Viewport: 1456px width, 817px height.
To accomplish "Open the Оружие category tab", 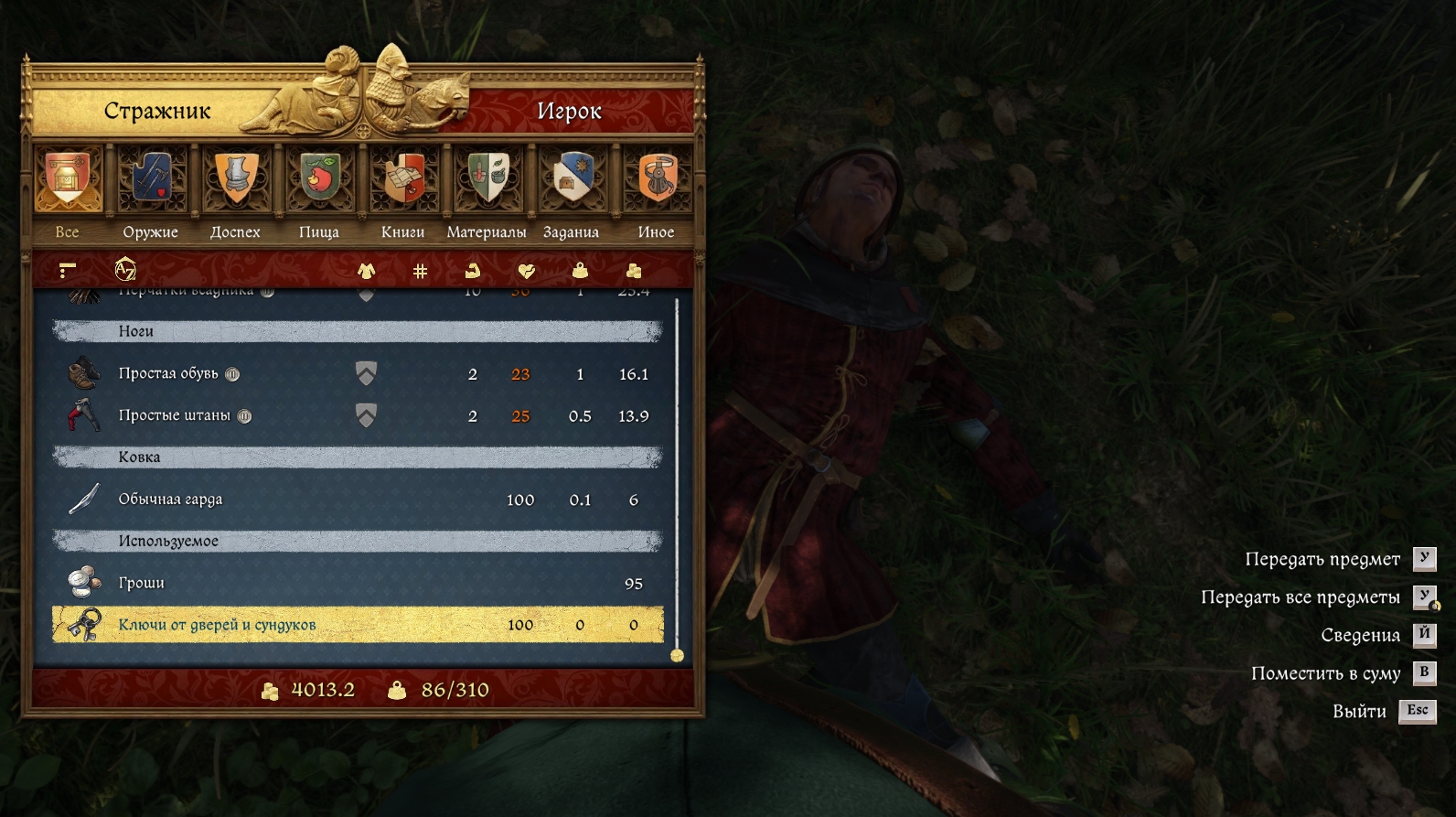I will 151,193.
